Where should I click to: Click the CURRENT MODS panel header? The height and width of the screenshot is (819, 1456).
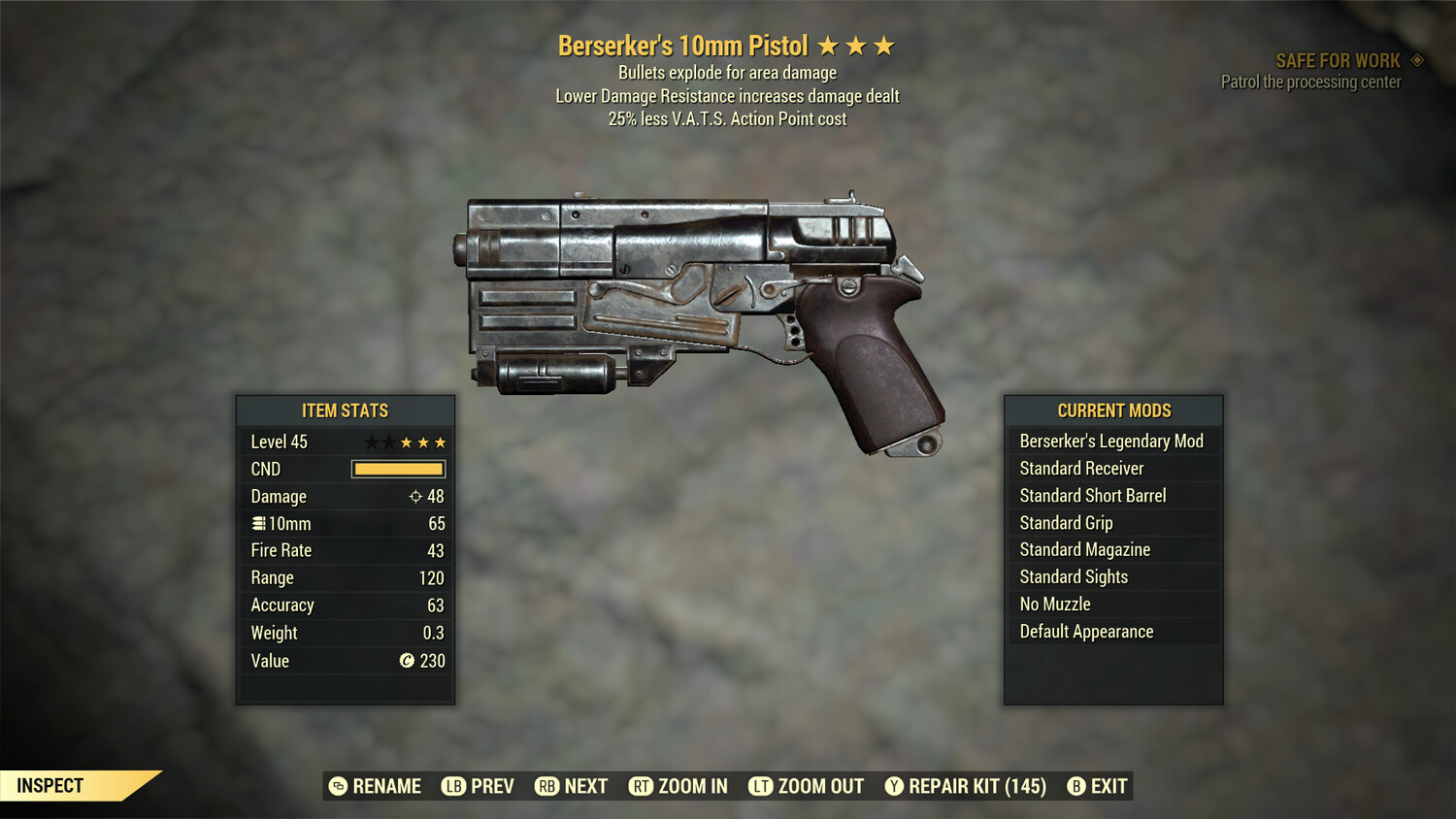coord(1113,409)
